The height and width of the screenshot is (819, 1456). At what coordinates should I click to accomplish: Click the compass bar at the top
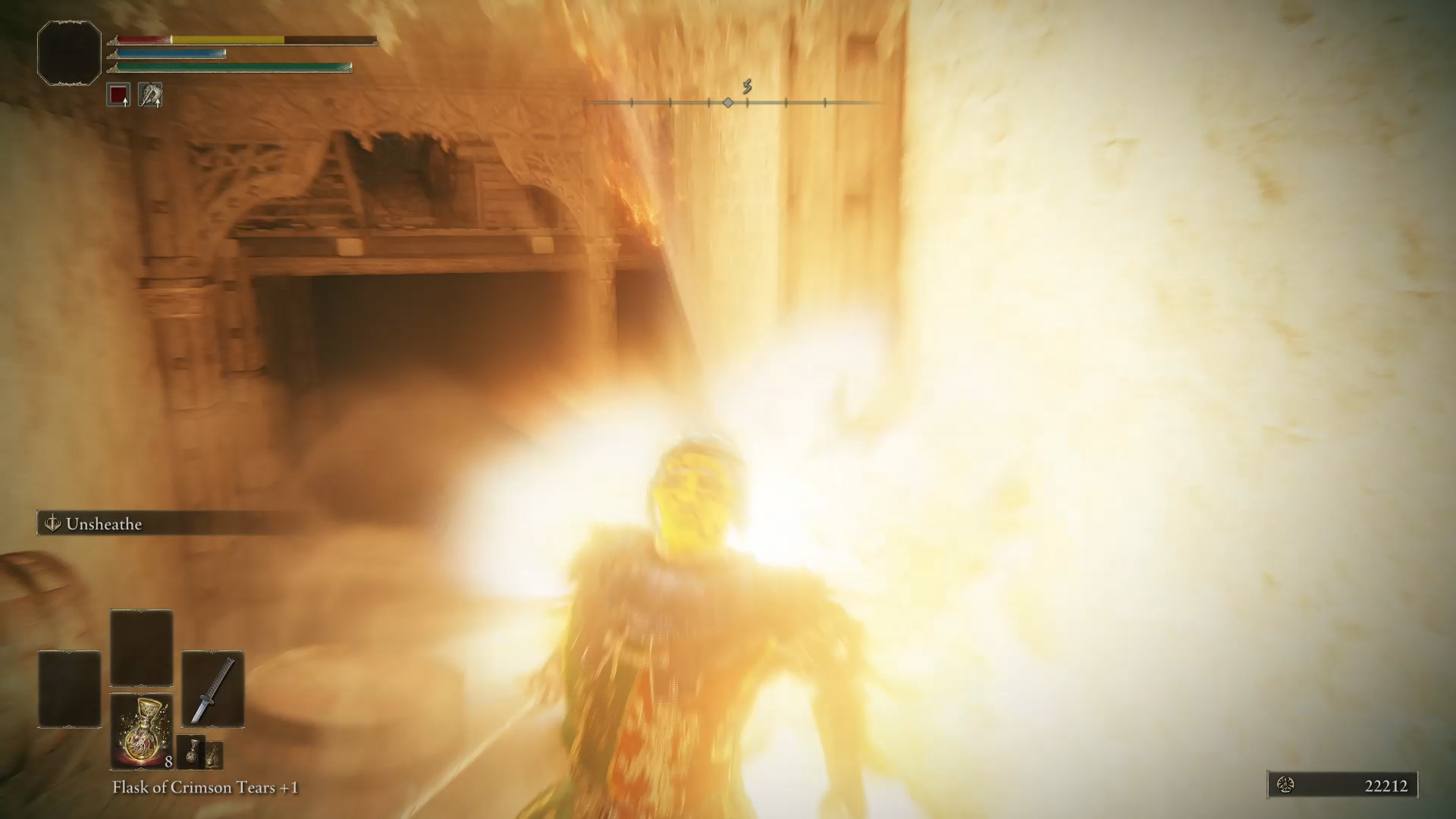[x=728, y=102]
